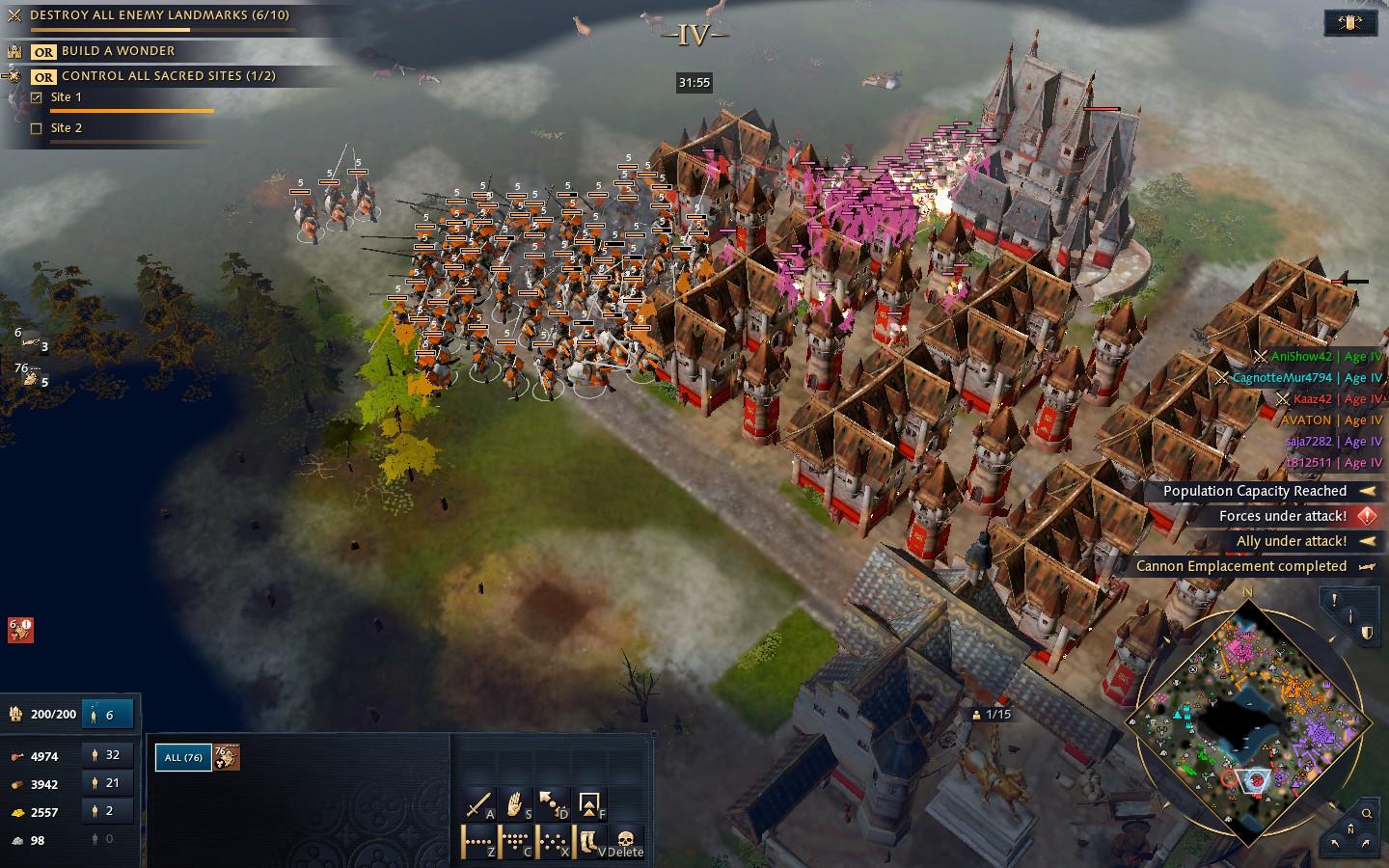Screen dimensions: 1389x868
Task: Select the Population Capacity Reached notification
Action: (x=1255, y=491)
